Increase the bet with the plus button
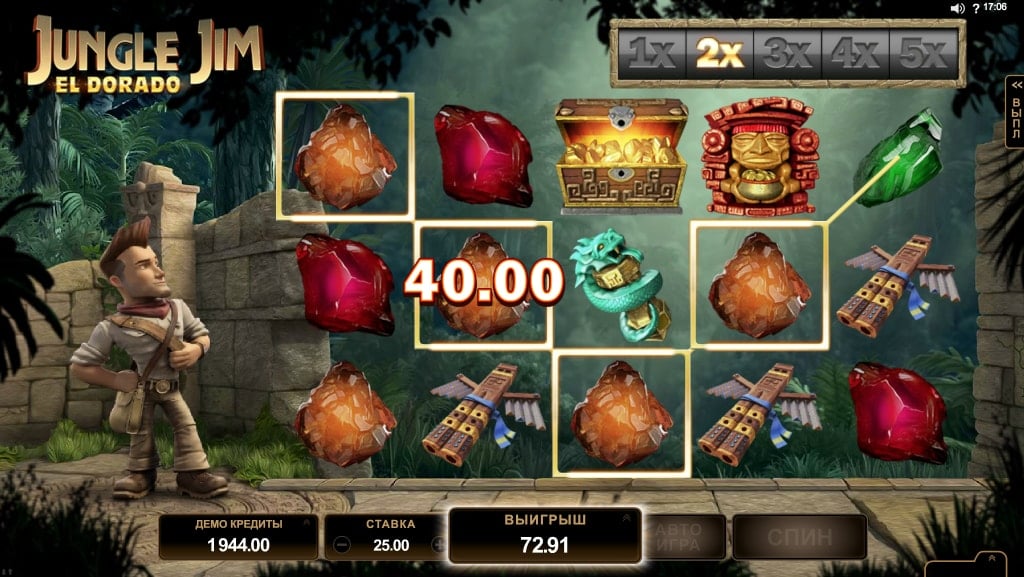Screen dimensions: 1024x577 point(437,545)
